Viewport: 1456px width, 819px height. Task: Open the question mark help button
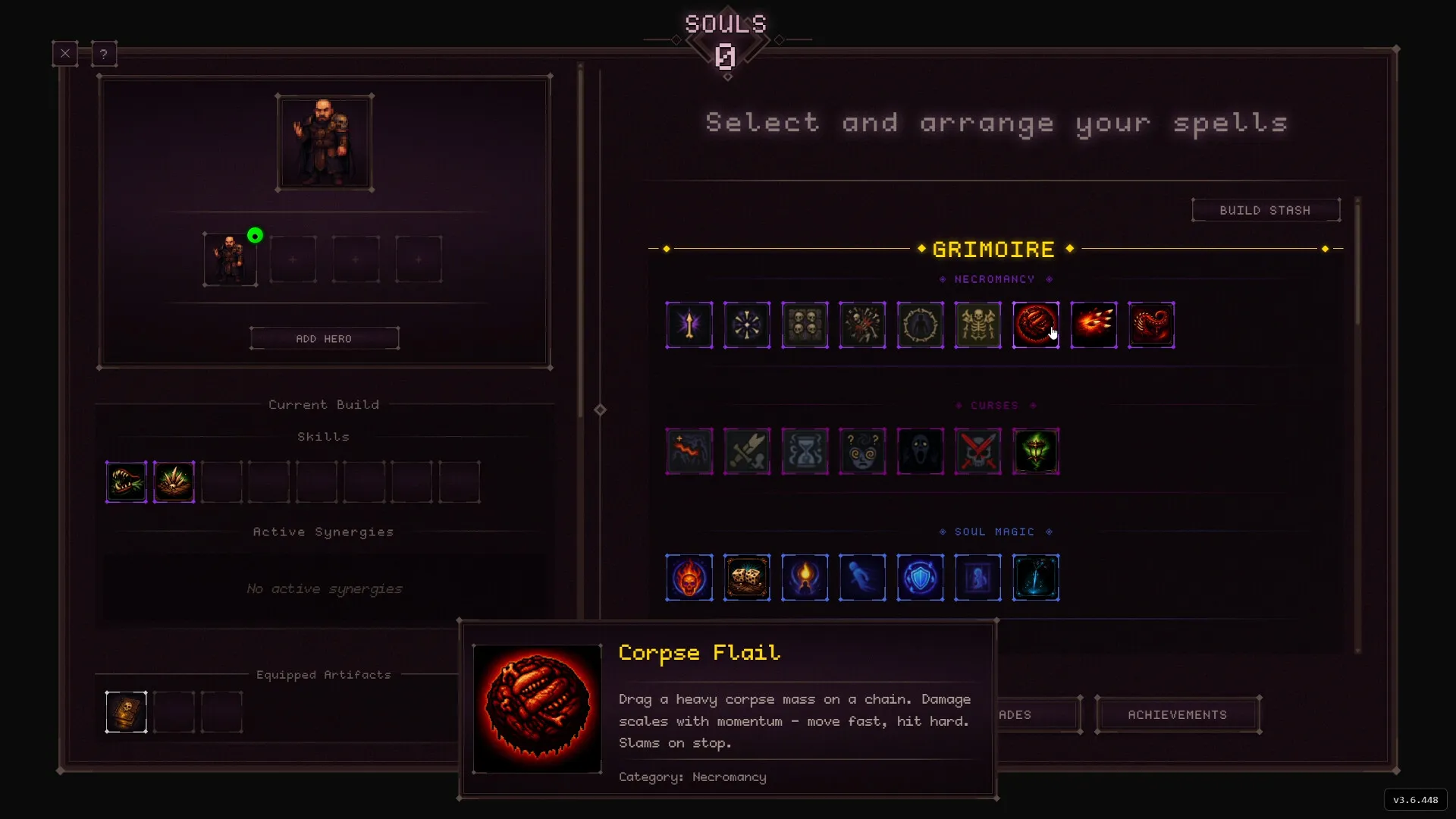104,54
